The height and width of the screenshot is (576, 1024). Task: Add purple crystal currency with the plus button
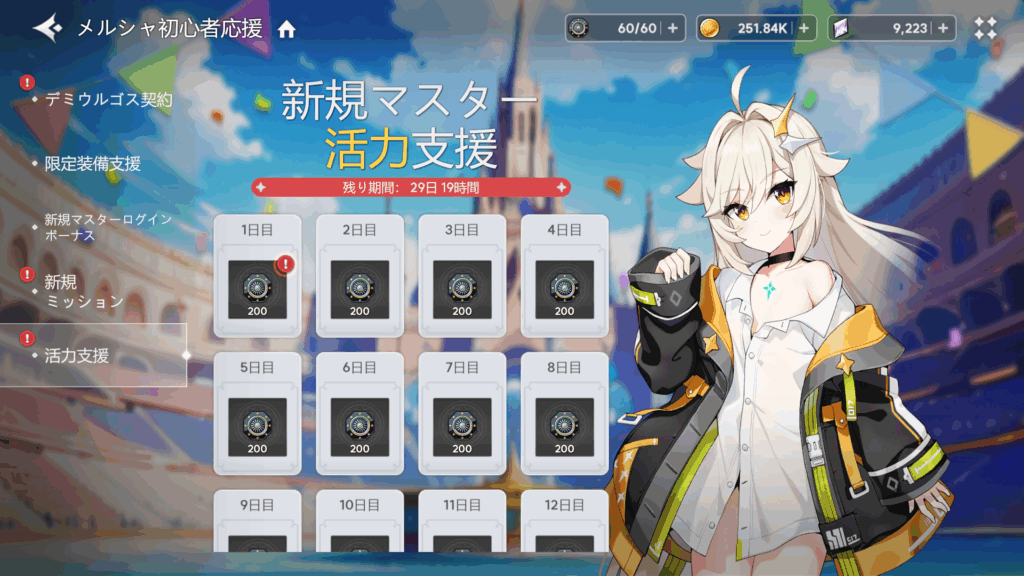(942, 28)
